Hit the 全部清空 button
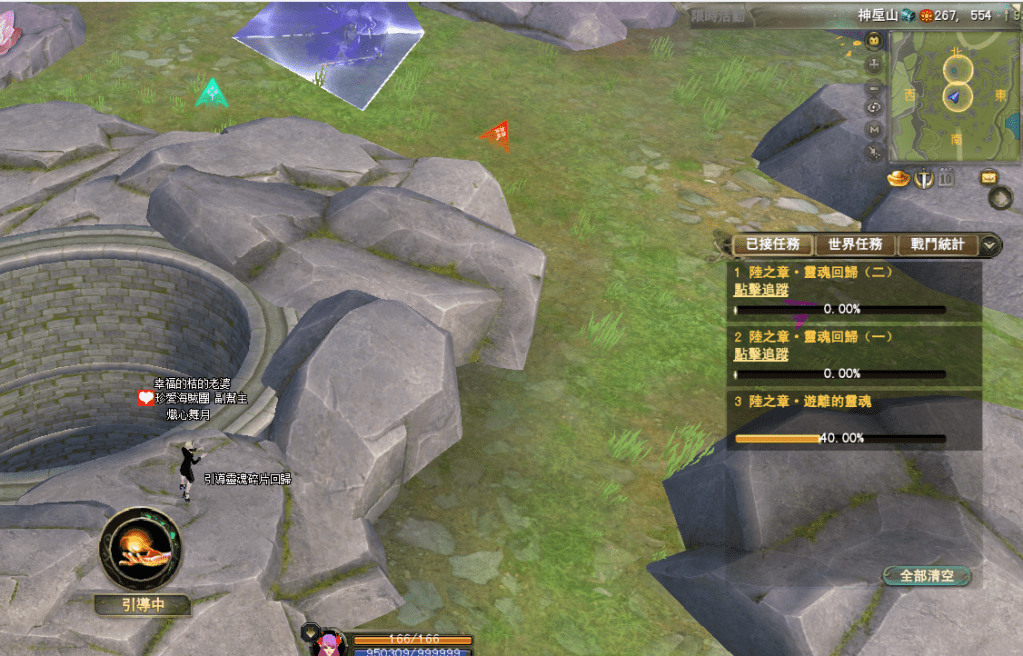This screenshot has height=656, width=1023. pos(926,576)
